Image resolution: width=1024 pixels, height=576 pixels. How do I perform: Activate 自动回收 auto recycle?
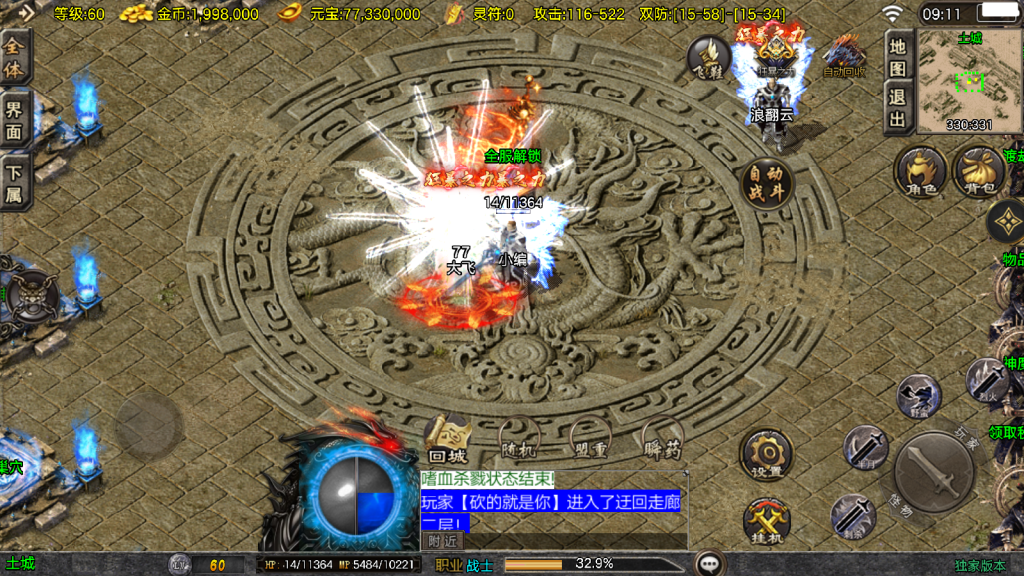[x=842, y=57]
